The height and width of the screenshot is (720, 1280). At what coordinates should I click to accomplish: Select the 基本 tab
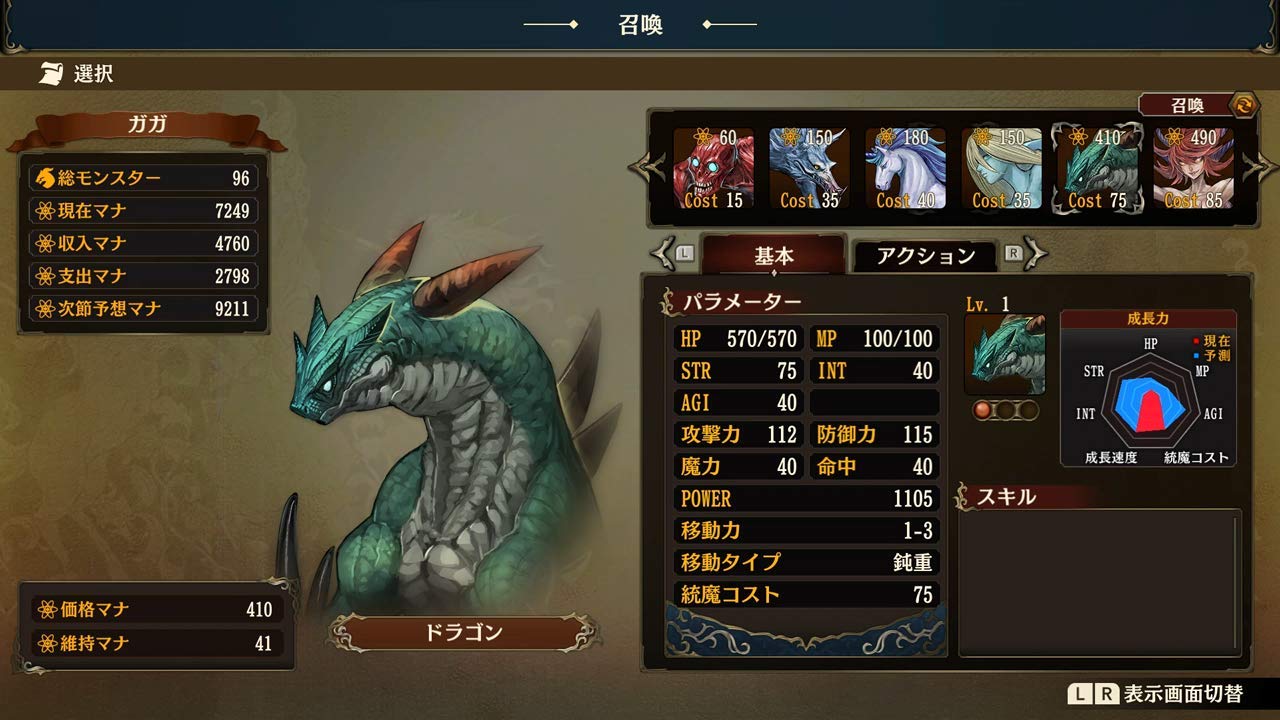(774, 257)
